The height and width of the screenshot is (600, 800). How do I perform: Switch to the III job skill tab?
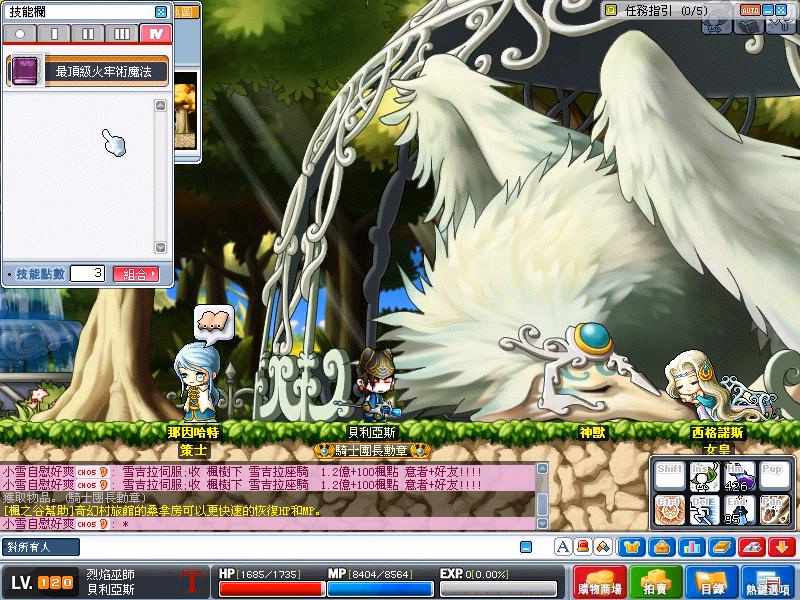(121, 33)
